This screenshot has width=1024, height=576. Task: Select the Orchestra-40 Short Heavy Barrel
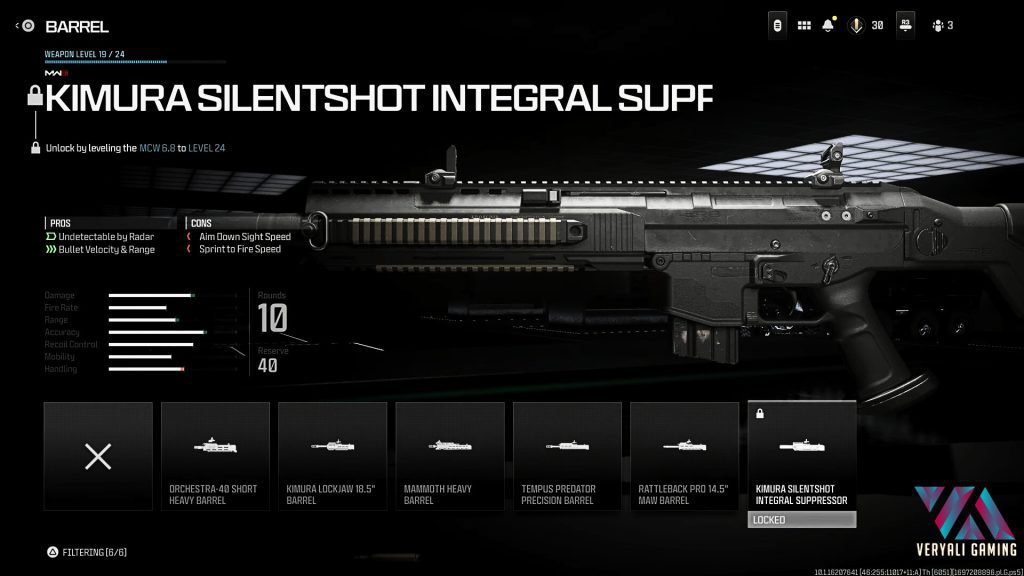[x=215, y=455]
